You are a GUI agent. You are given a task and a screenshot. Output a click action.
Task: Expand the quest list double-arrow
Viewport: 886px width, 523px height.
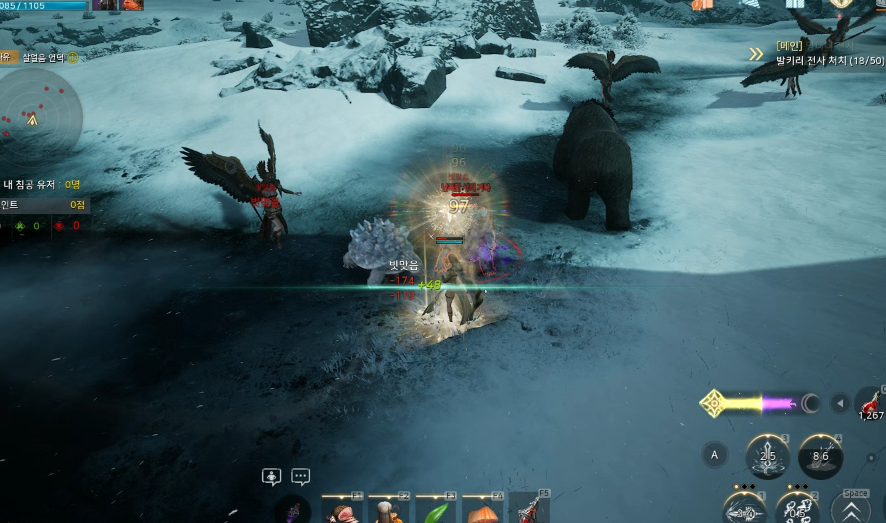pyautogui.click(x=757, y=54)
